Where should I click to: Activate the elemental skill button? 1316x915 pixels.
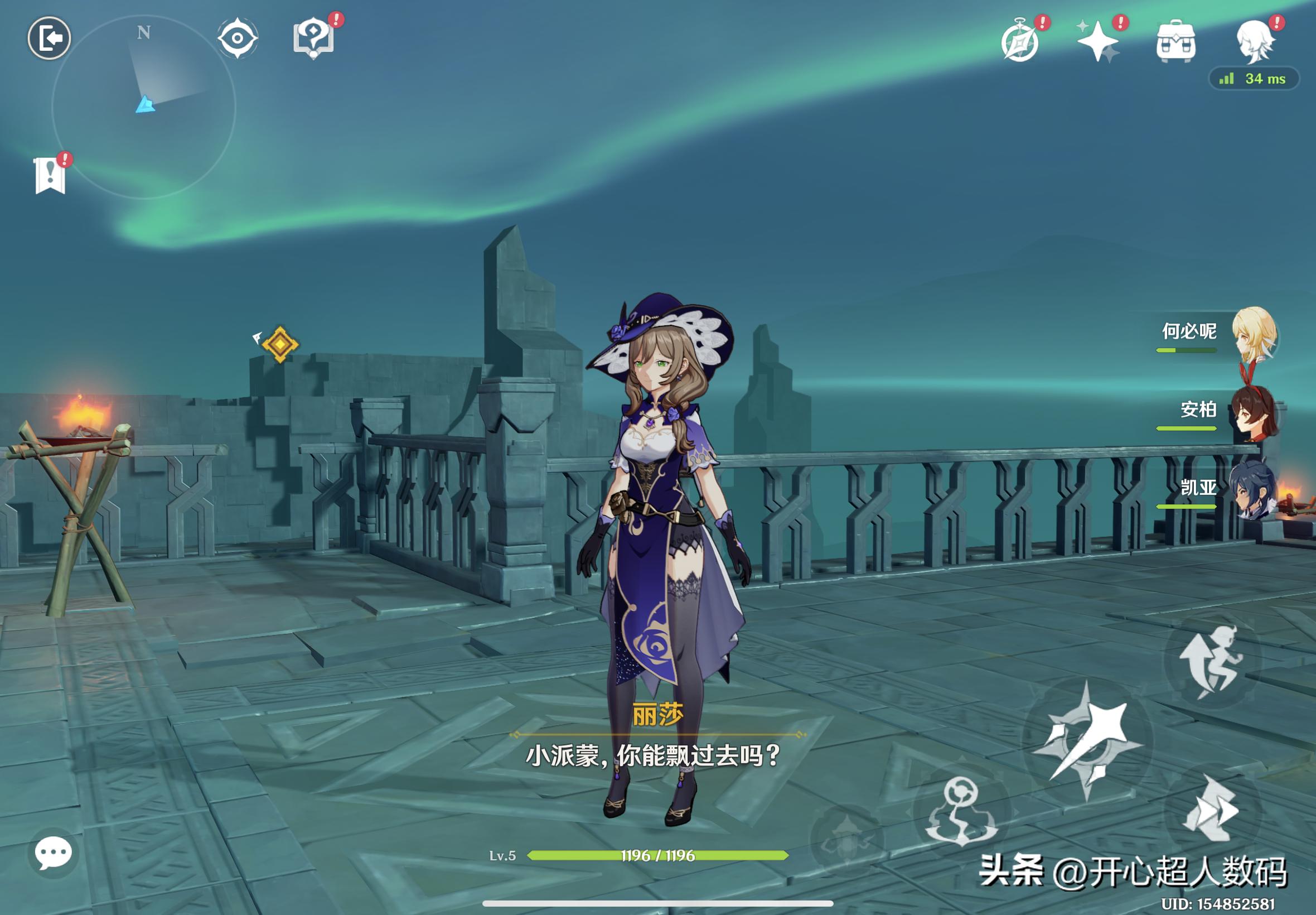pos(961,812)
